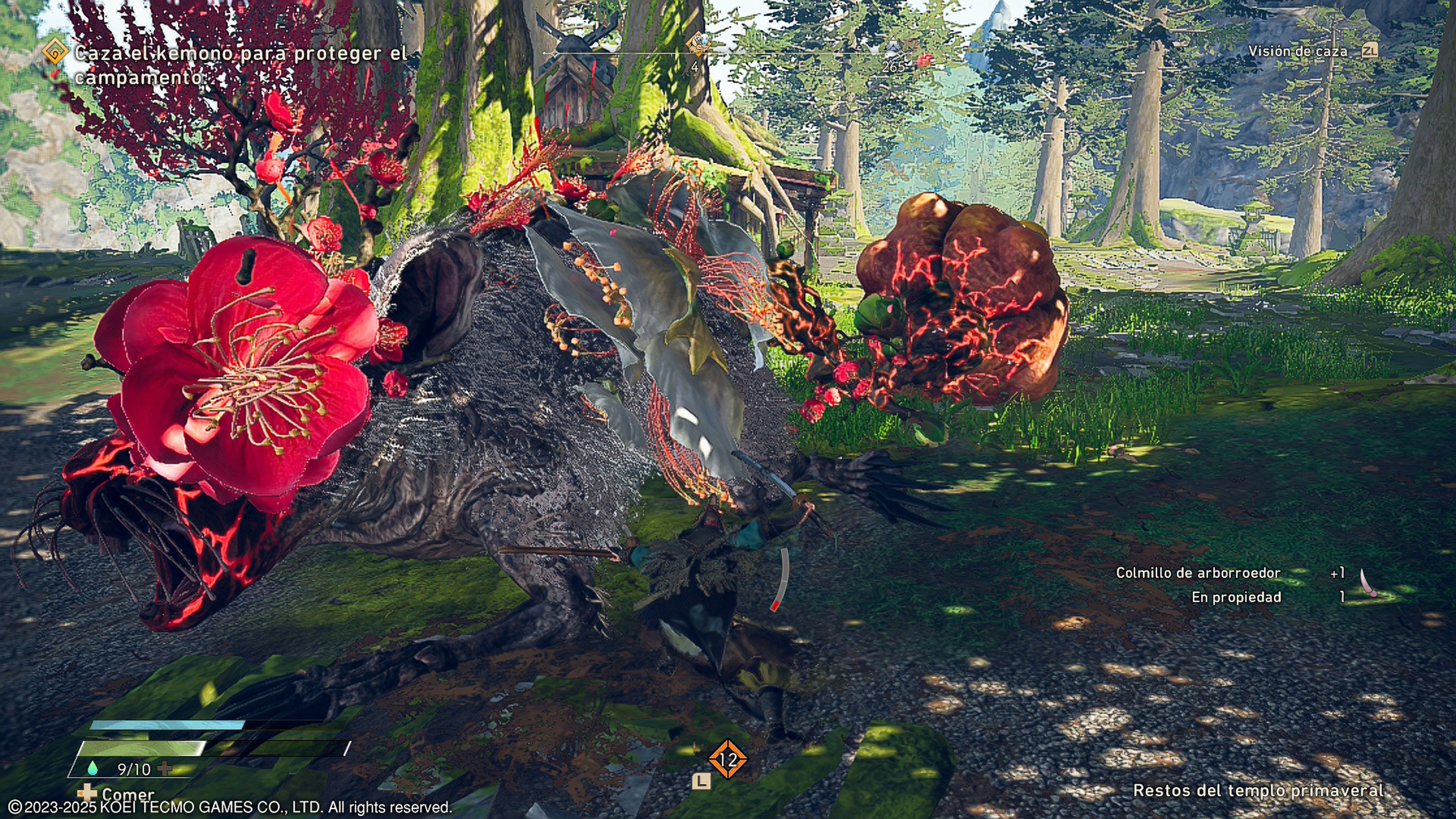Click the healing water droplet icon

93,768
